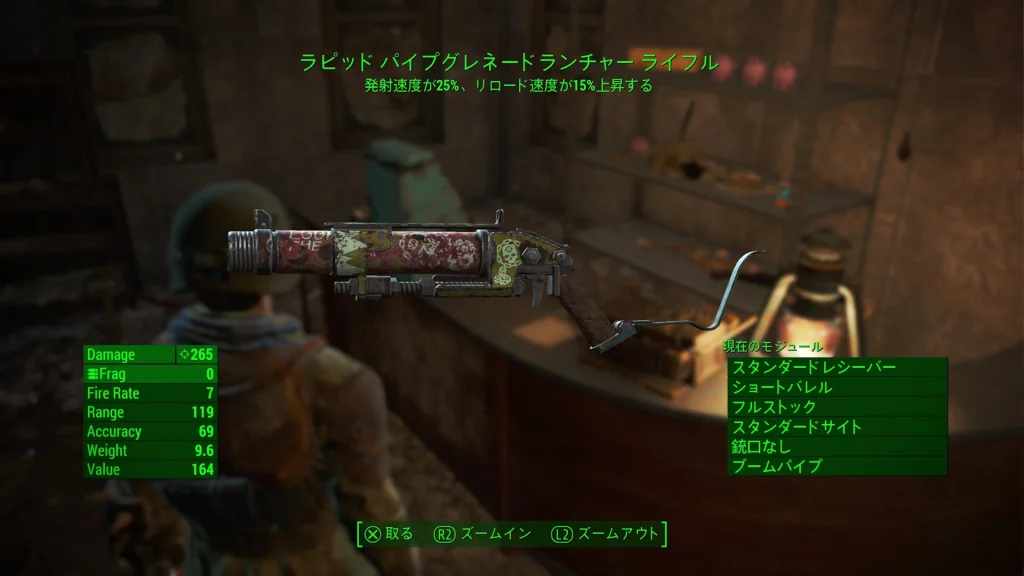The height and width of the screenshot is (576, 1024).
Task: Select the スタンダードサイト module entry
Action: coord(836,427)
